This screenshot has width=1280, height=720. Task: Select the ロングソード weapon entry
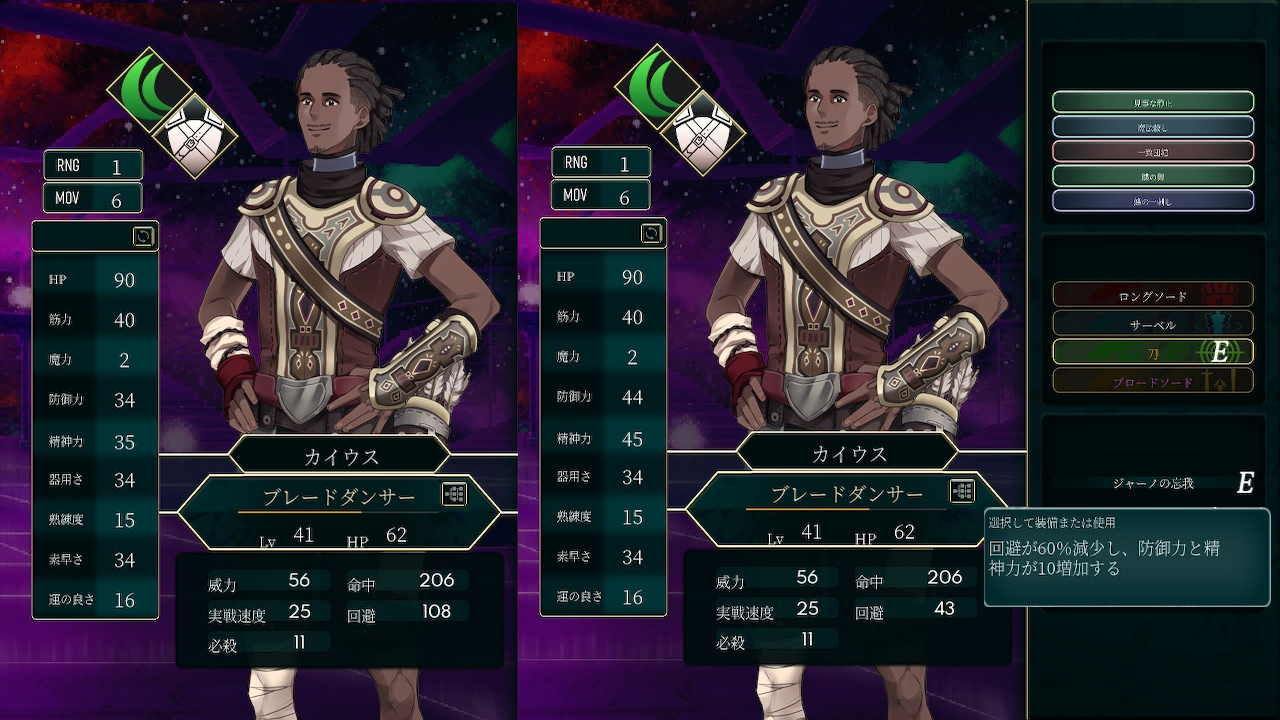click(x=1152, y=295)
